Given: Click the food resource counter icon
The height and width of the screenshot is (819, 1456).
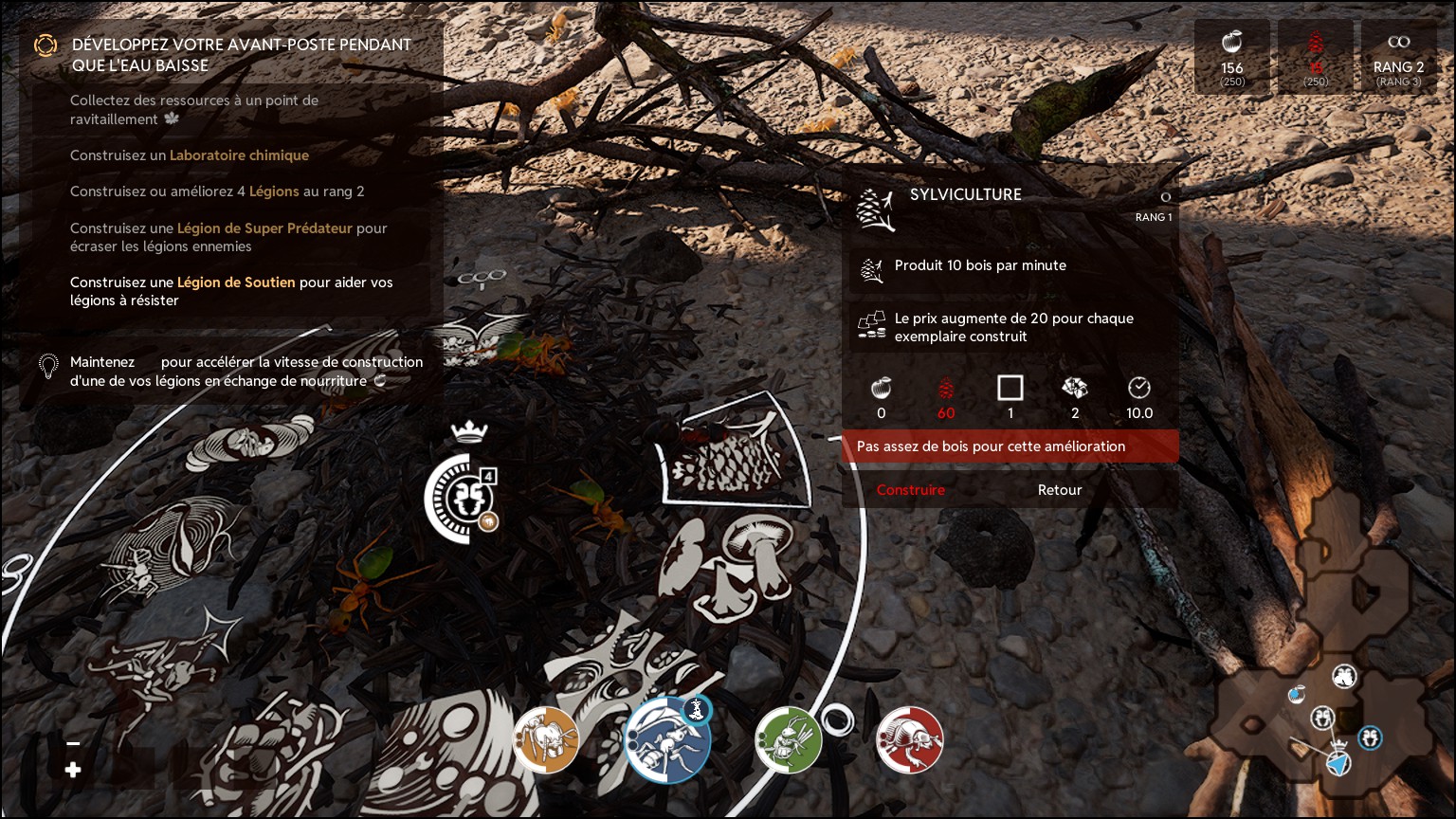Looking at the screenshot, I should [x=1232, y=43].
